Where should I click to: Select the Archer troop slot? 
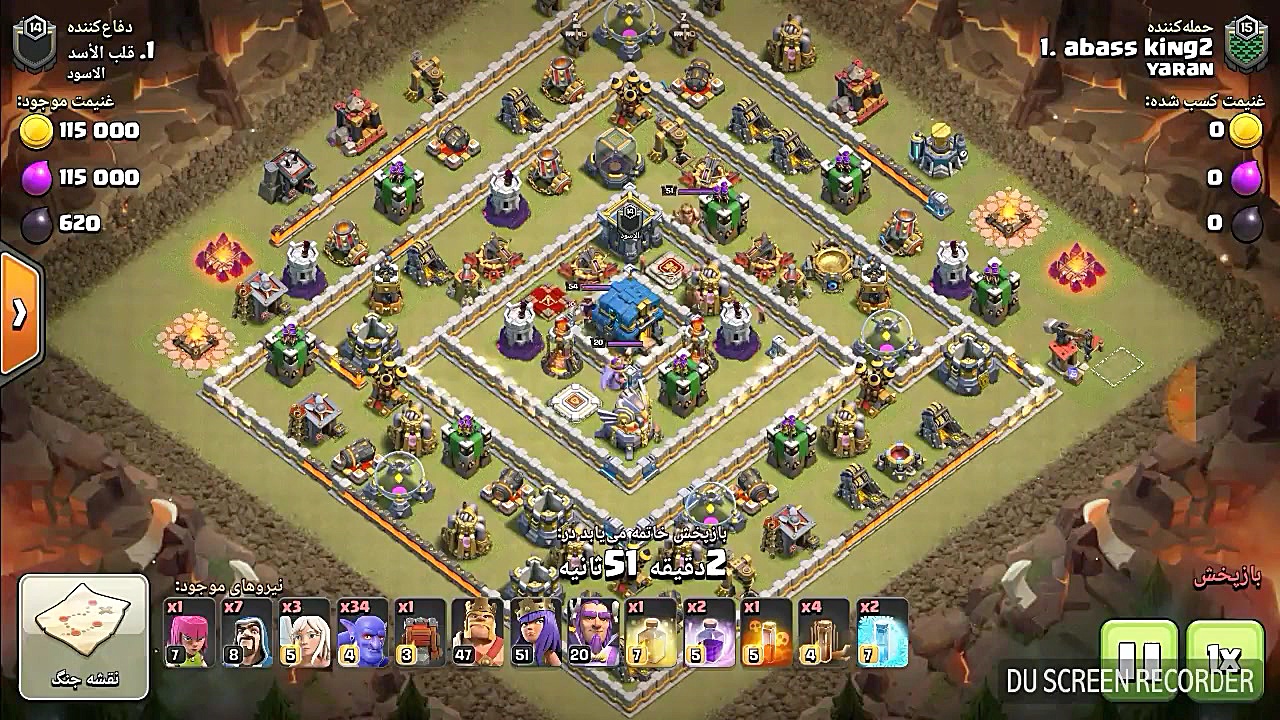[x=189, y=633]
